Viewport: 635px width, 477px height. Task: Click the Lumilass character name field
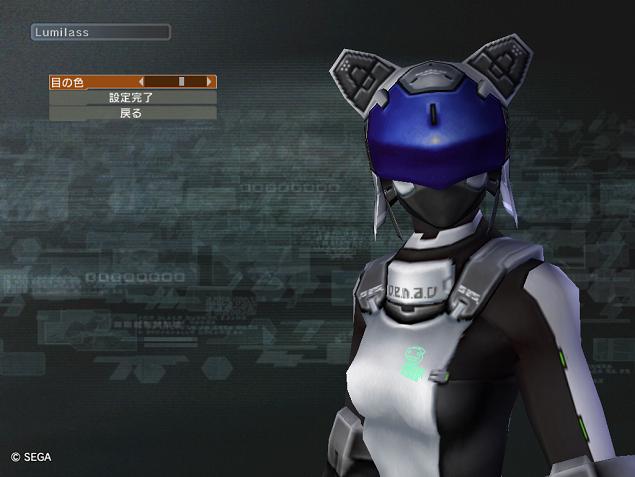click(x=99, y=32)
